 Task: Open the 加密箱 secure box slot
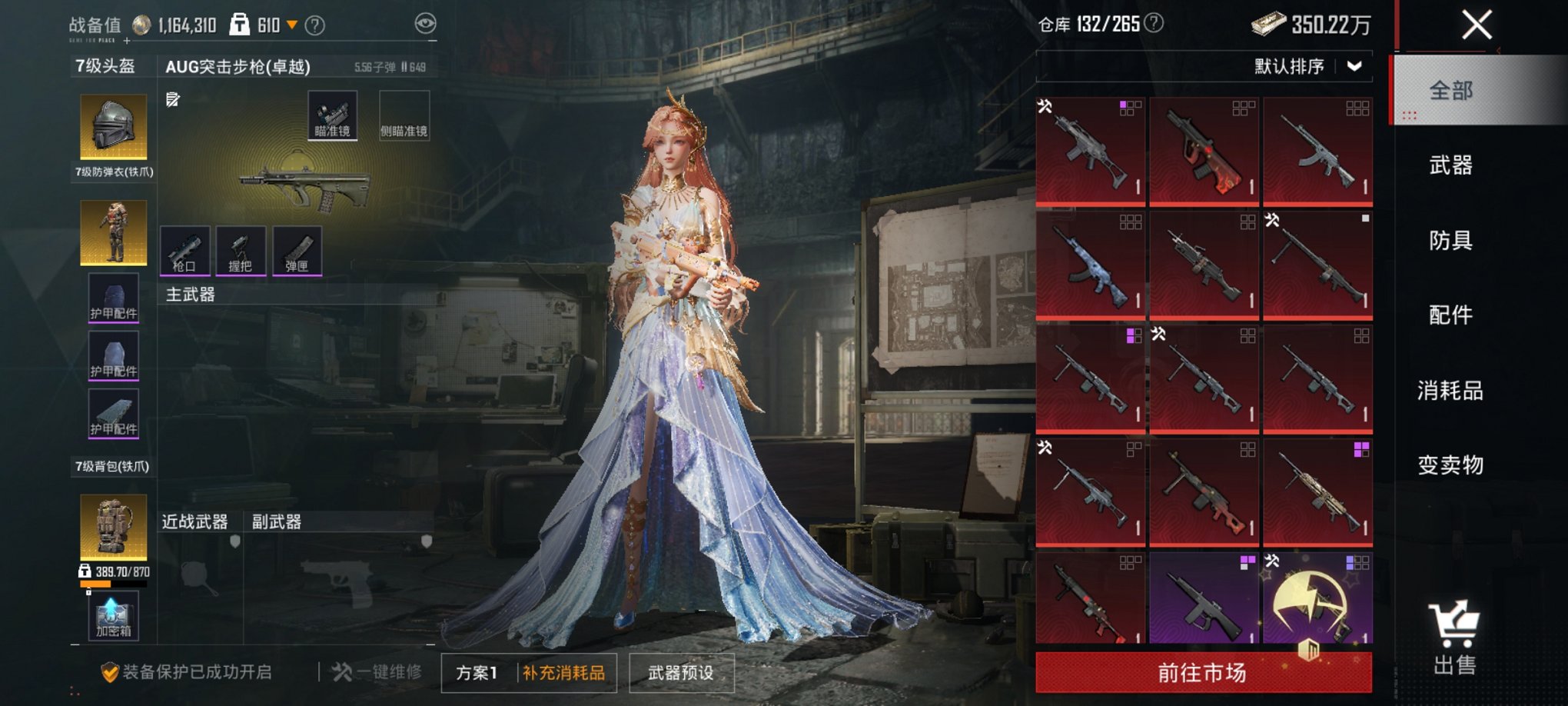point(113,616)
